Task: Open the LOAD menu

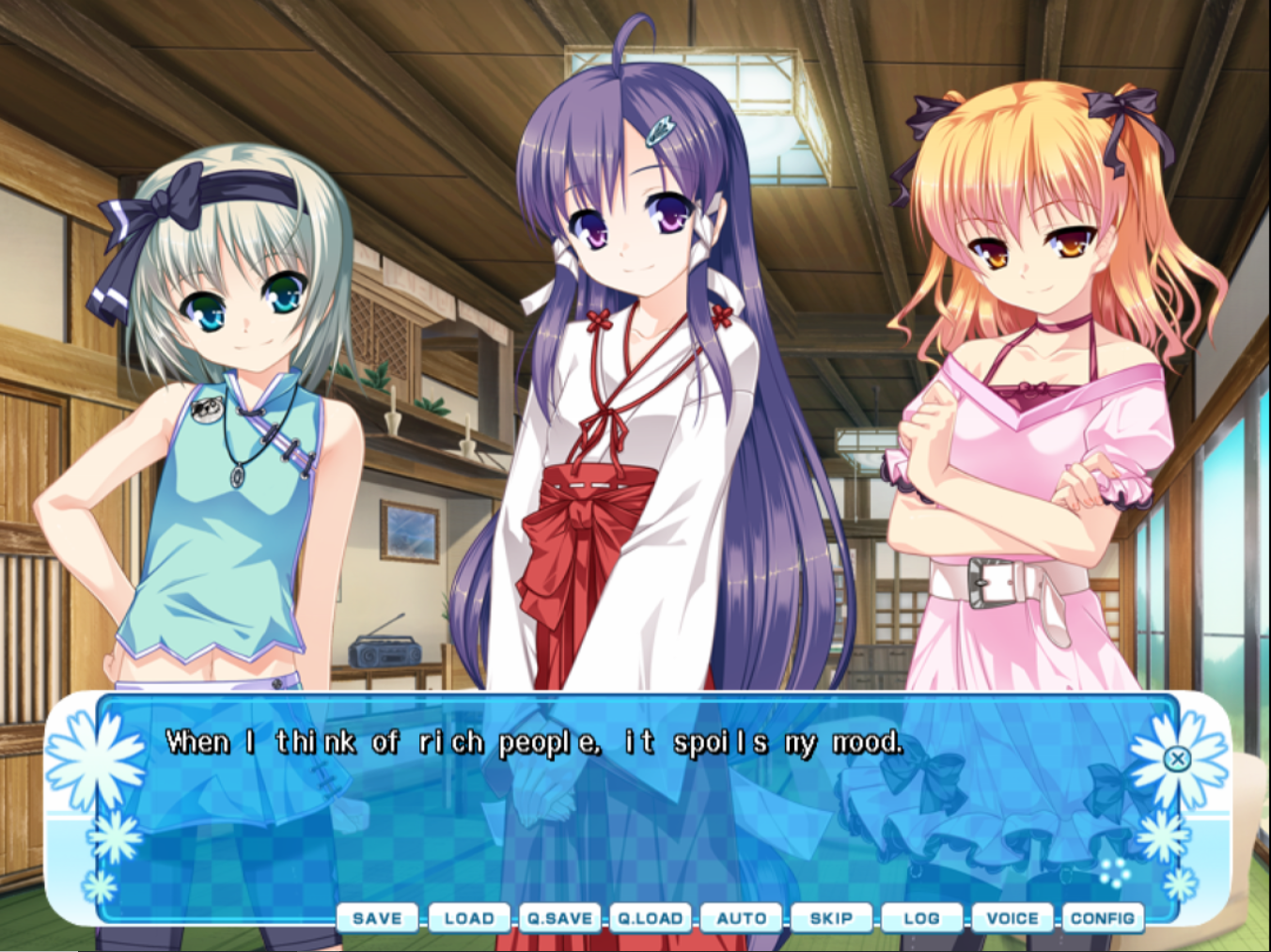Action: point(468,918)
